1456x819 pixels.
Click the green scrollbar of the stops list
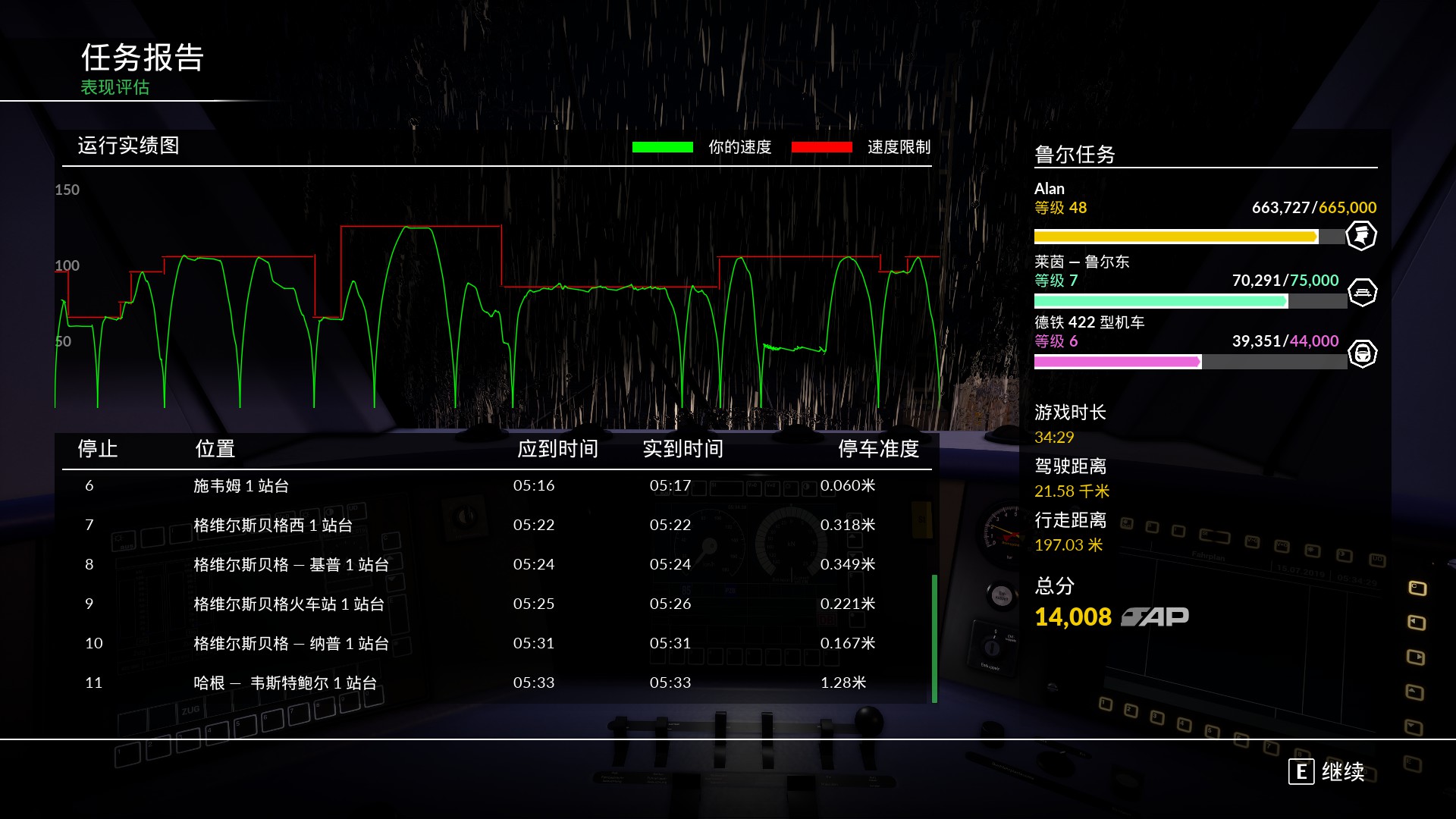click(934, 638)
